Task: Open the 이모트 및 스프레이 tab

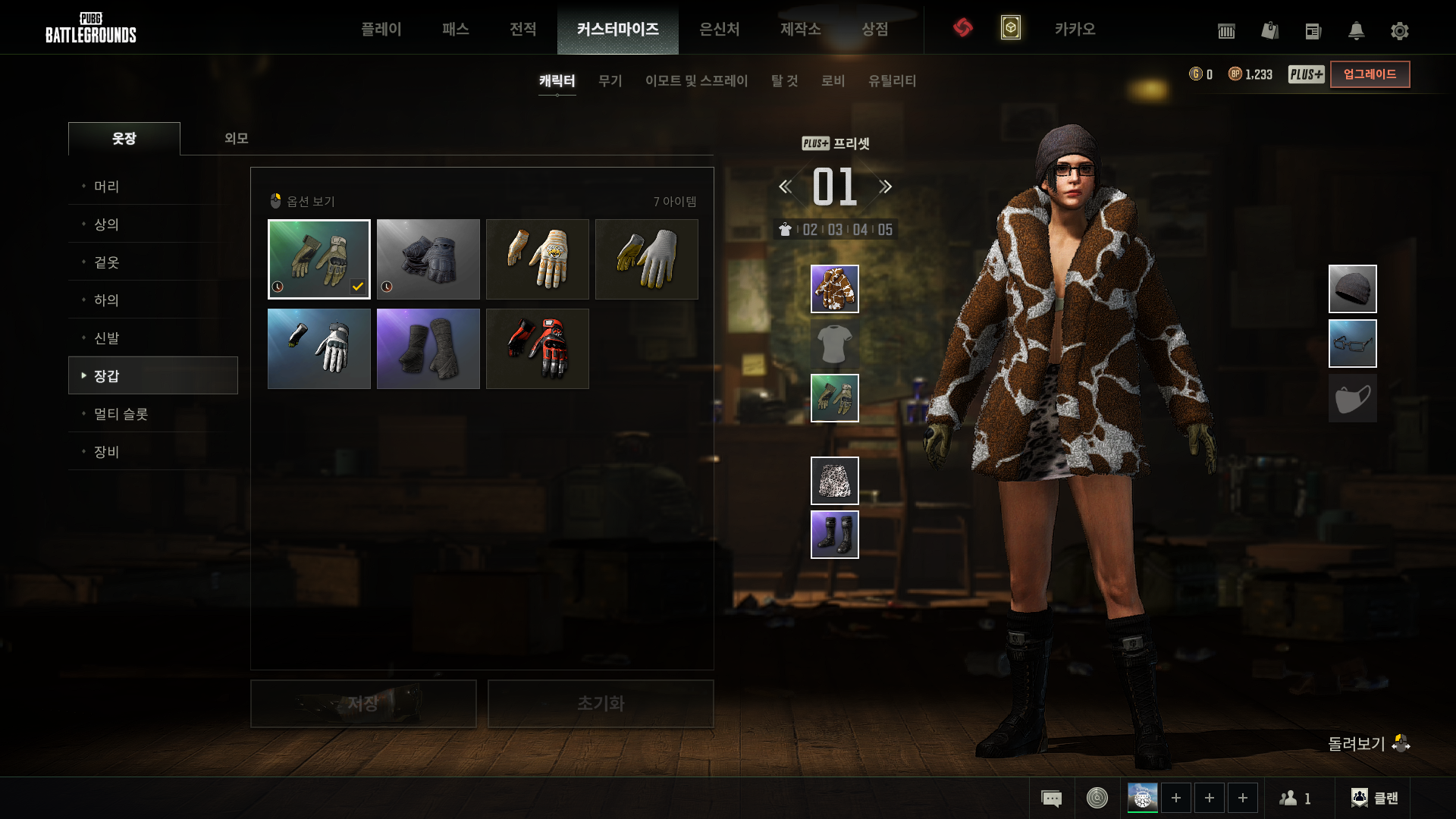Action: pyautogui.click(x=696, y=80)
